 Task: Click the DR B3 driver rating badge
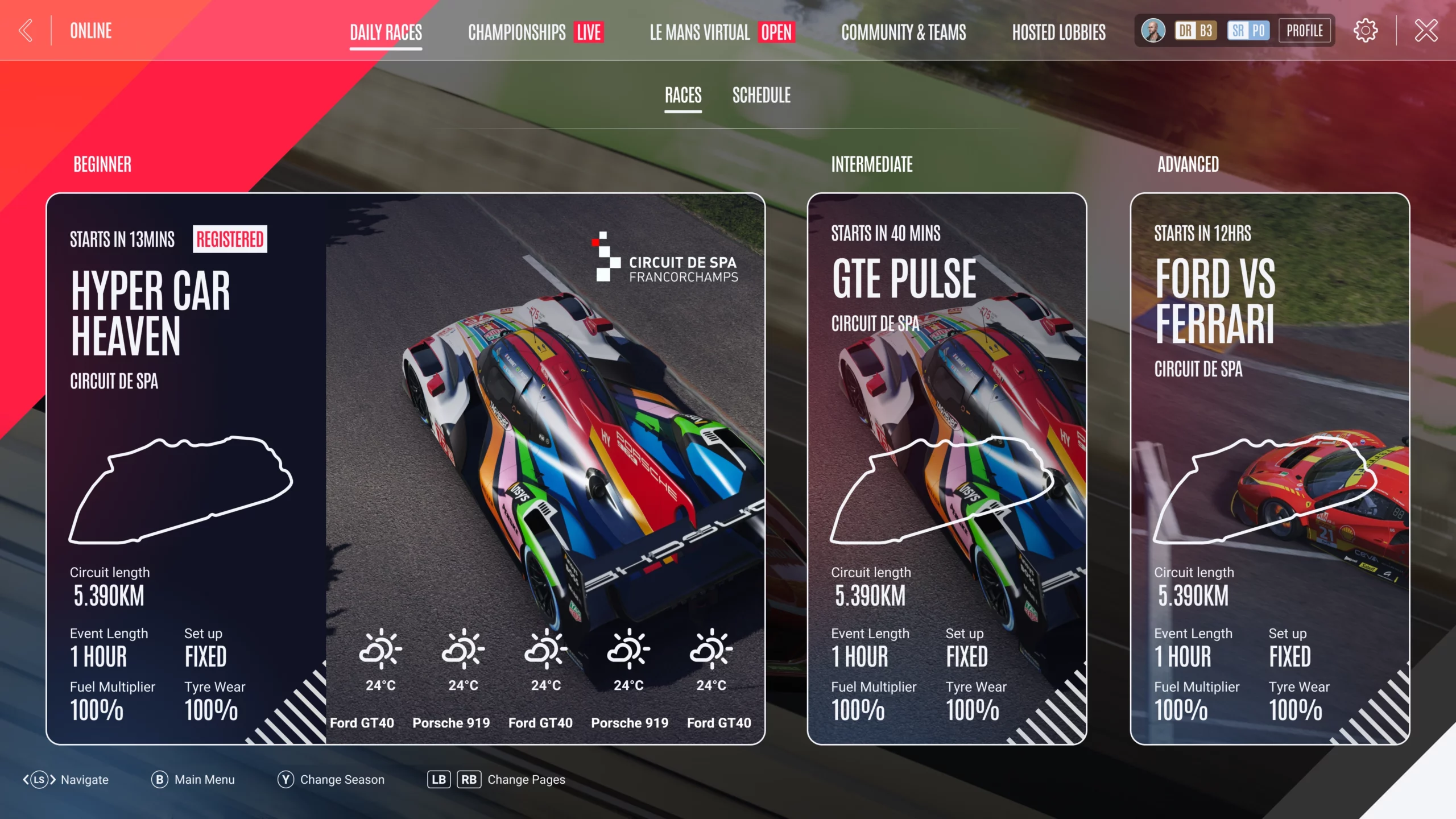pos(1196,31)
